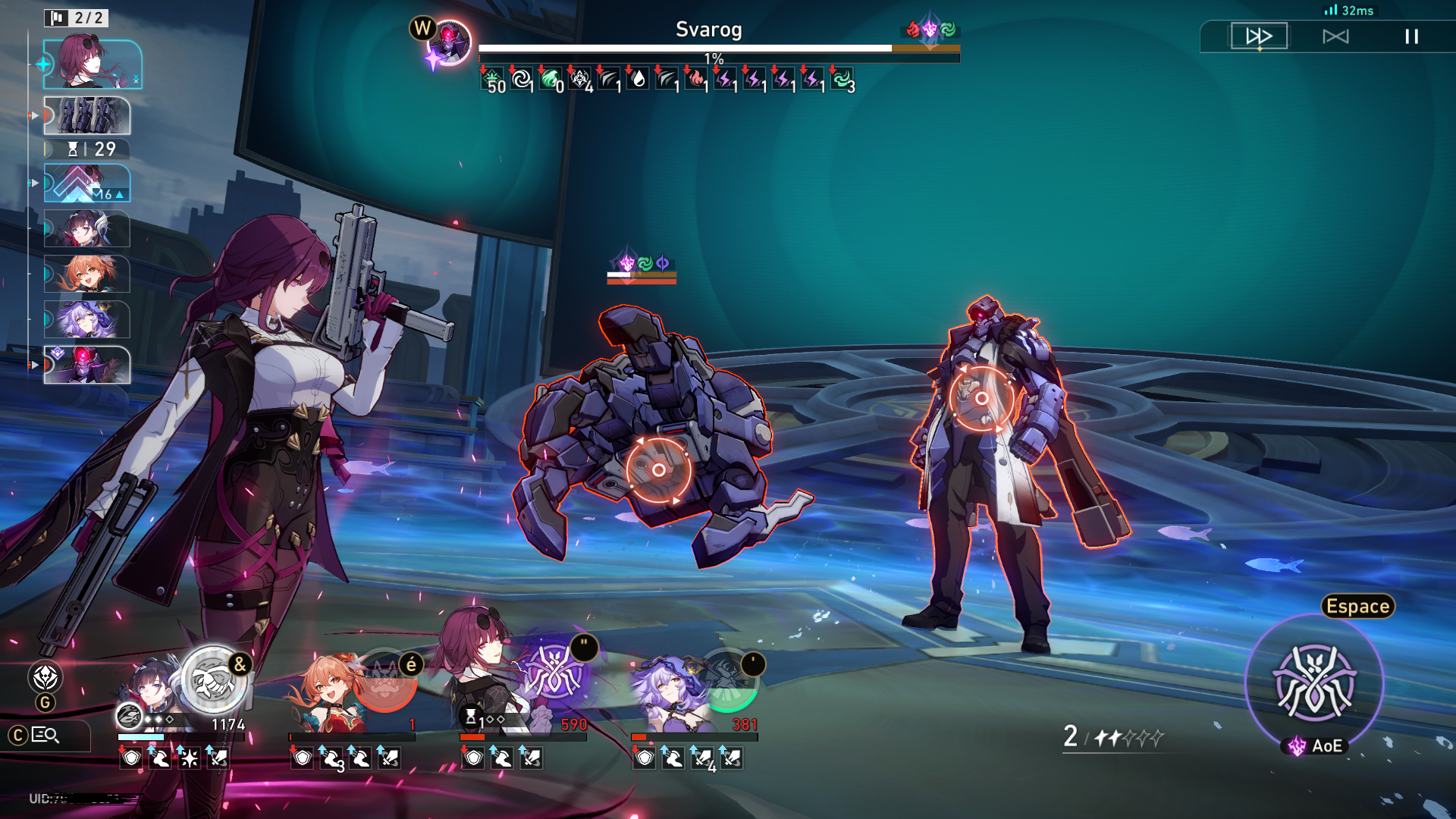Click the round emblem icon above G
Viewport: 1456px width, 819px height.
click(45, 677)
